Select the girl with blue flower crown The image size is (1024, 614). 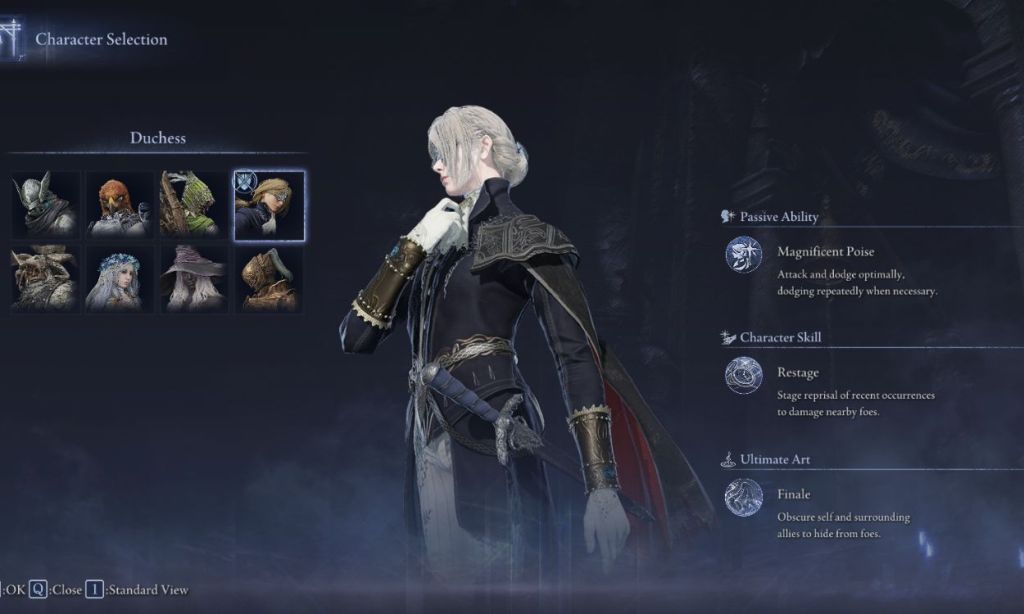point(119,279)
